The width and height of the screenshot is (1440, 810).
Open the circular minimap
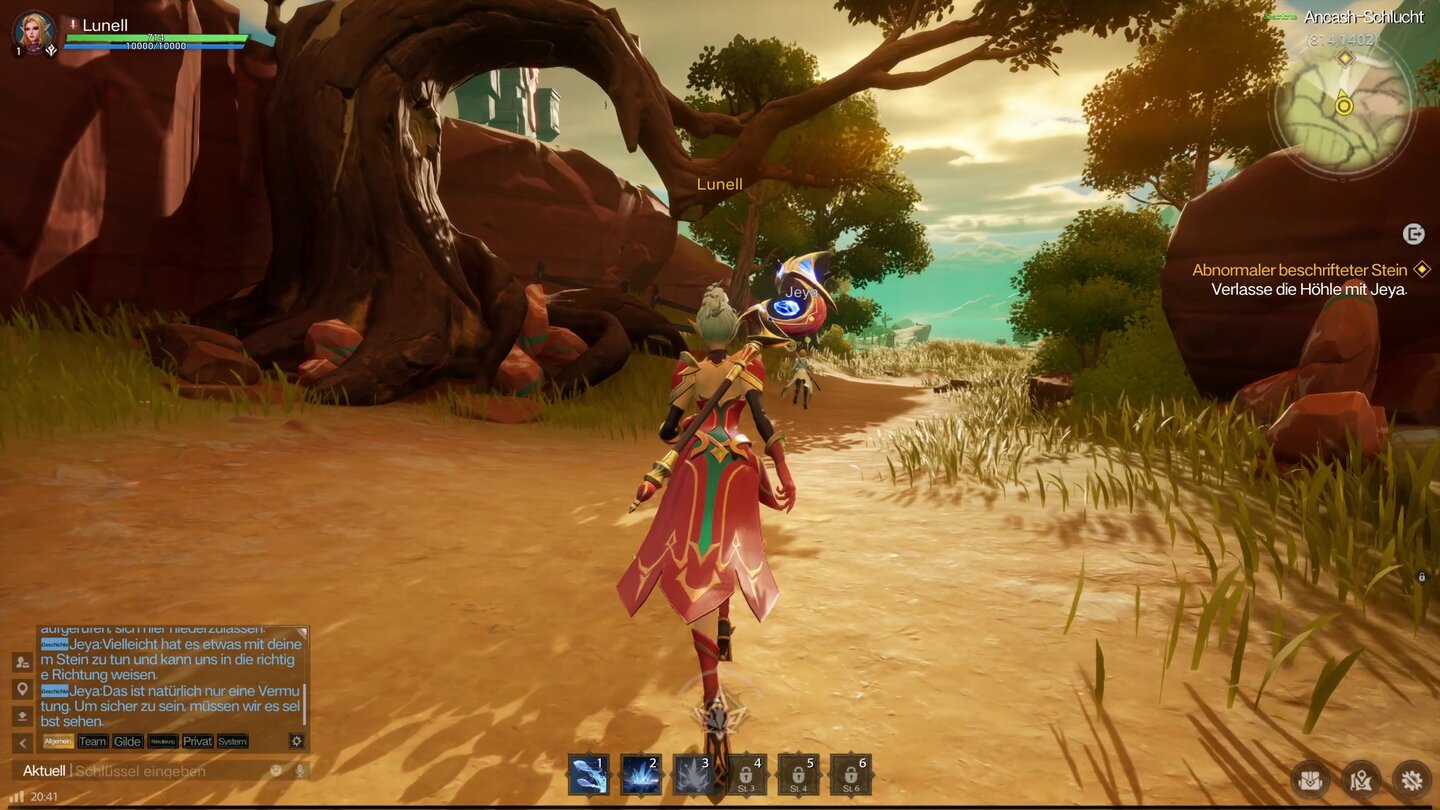1343,104
